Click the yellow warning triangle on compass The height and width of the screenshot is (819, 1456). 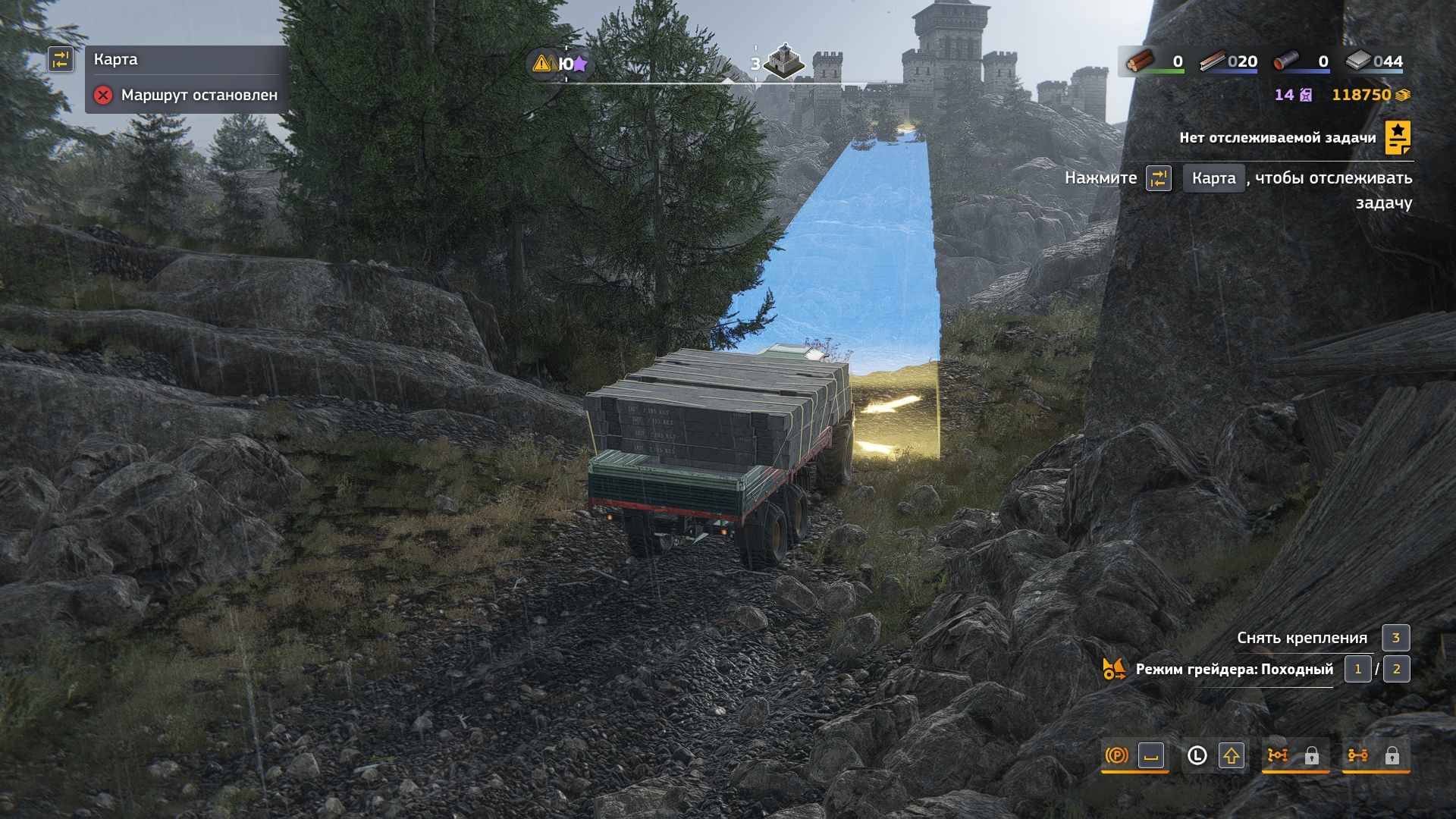pyautogui.click(x=541, y=64)
